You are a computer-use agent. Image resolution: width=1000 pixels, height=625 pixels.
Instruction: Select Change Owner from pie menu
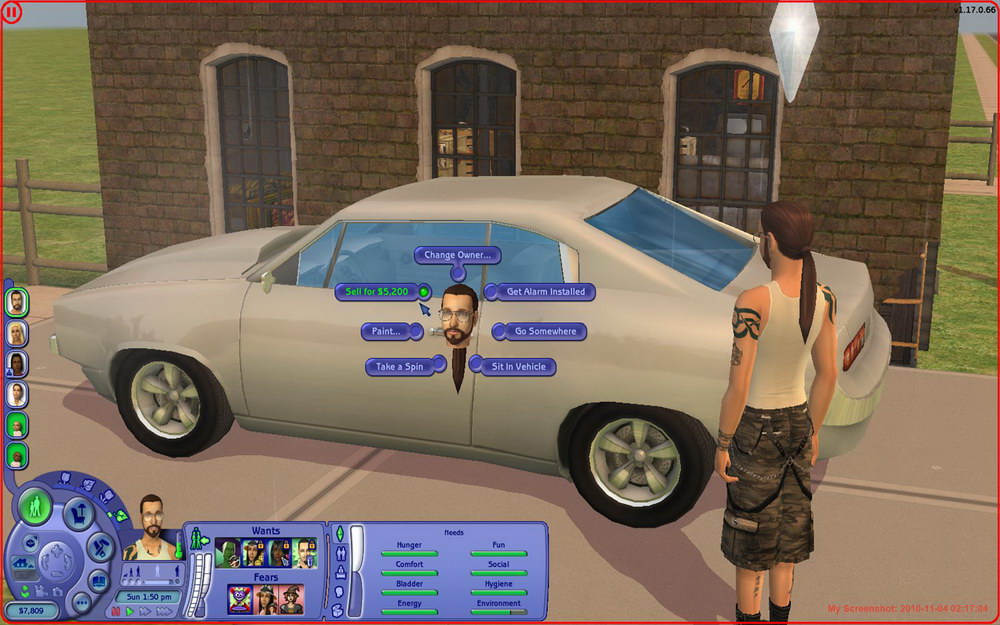coord(457,255)
